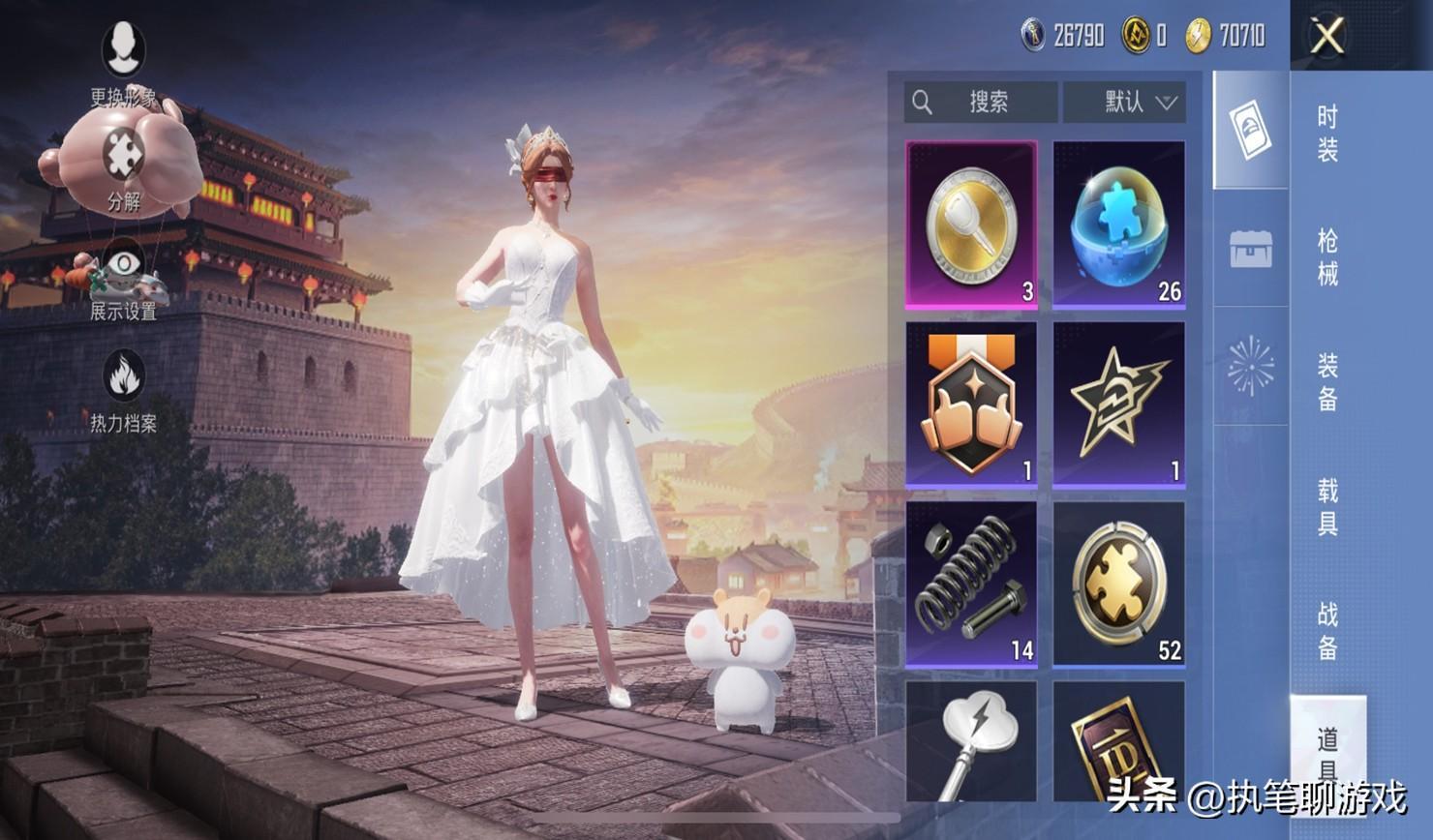The image size is (1433, 840).
Task: Open 展示设置 display settings
Action: click(123, 279)
